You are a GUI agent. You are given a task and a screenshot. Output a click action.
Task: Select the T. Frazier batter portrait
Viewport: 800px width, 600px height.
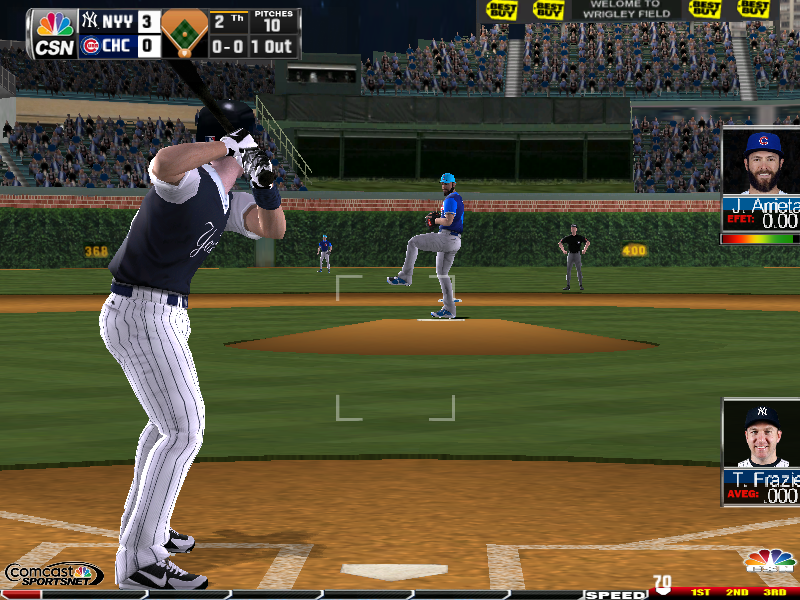(763, 435)
